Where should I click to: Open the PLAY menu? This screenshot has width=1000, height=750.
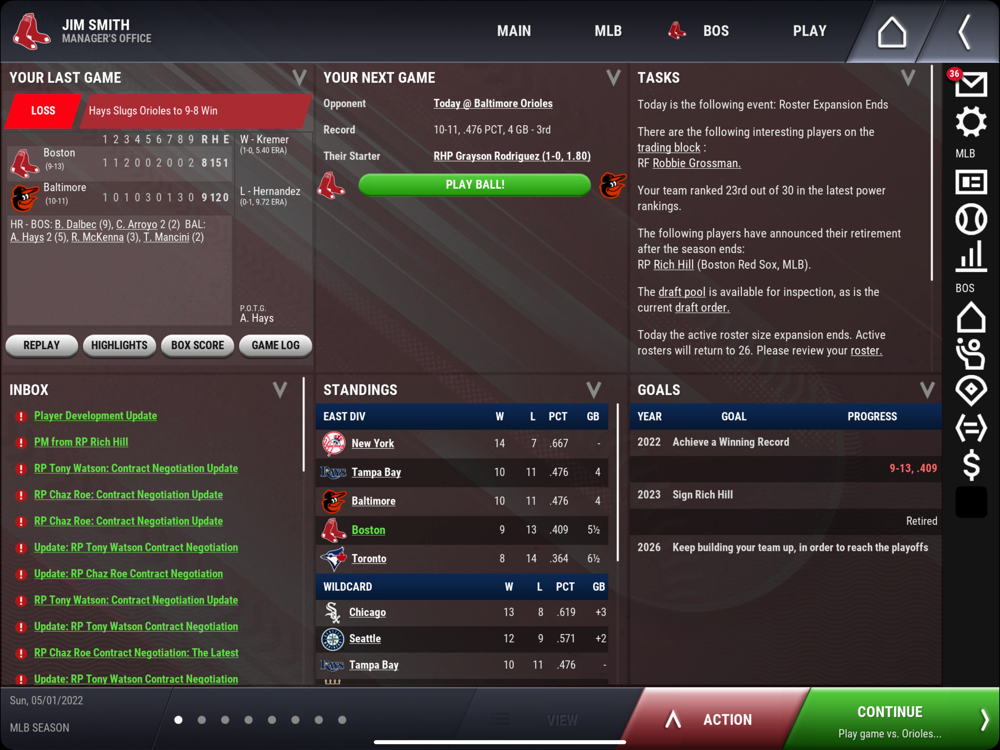pos(809,31)
